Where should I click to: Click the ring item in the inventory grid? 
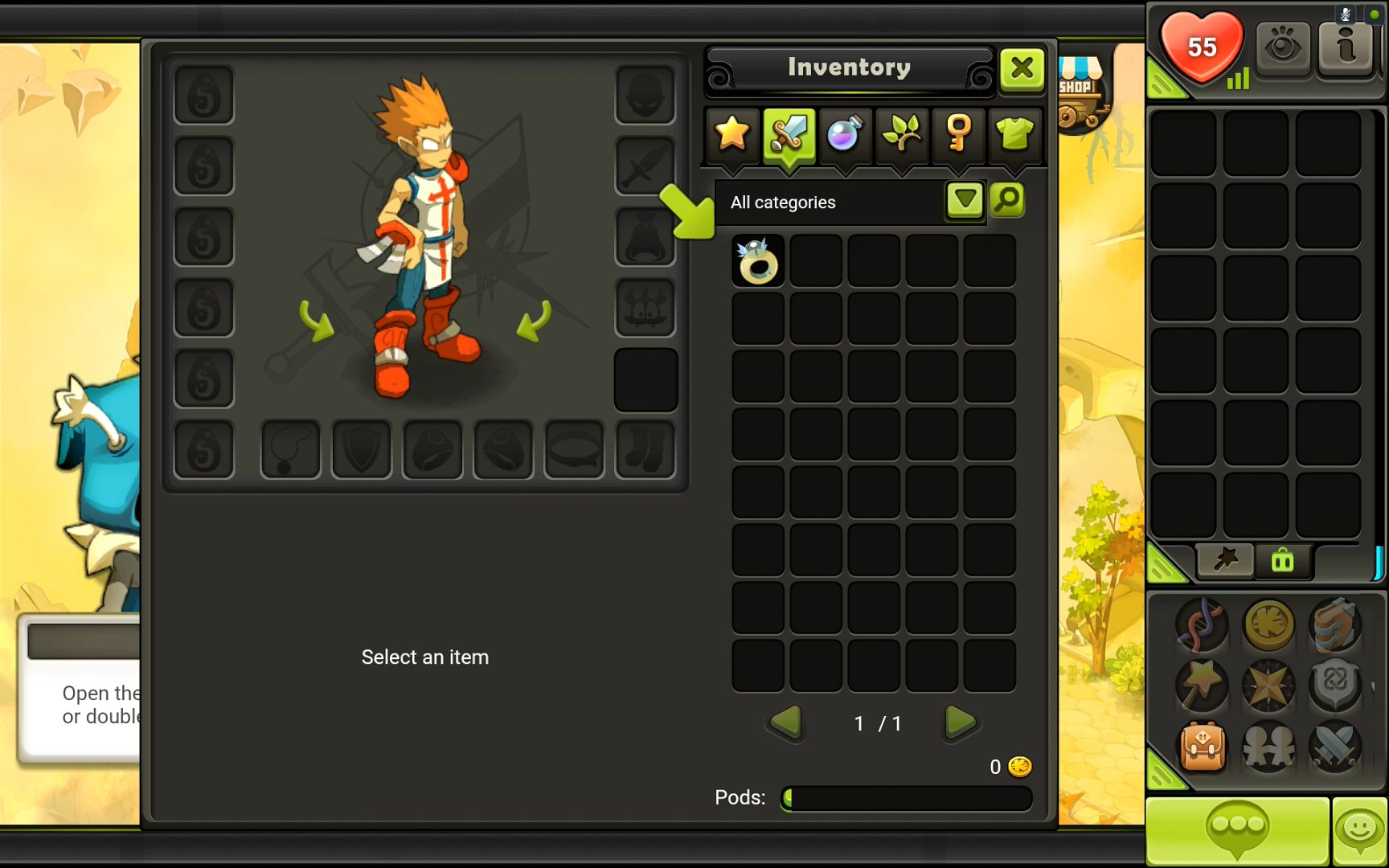coord(756,260)
